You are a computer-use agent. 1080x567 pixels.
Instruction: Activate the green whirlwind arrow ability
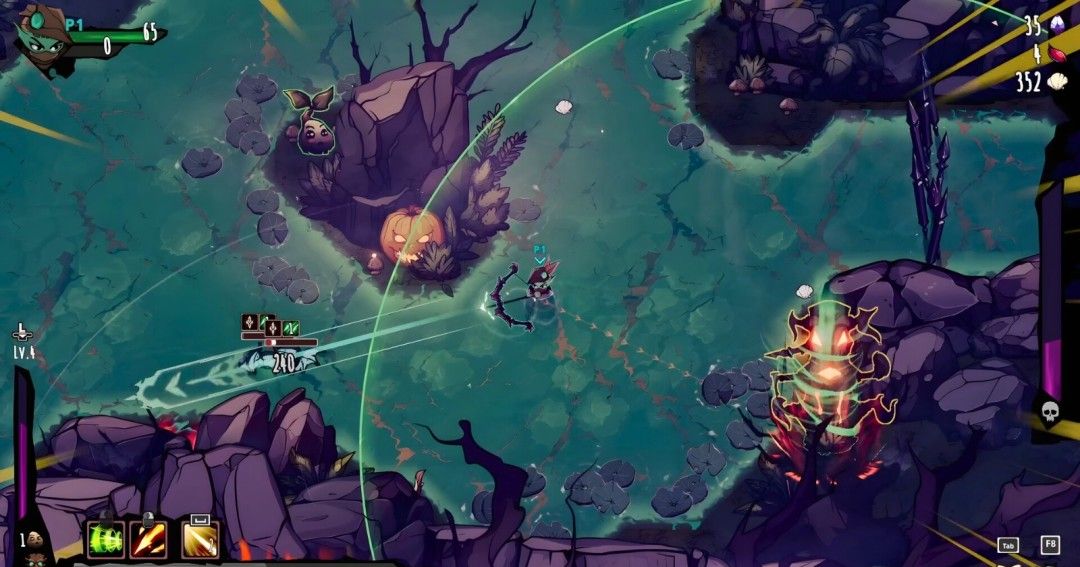tap(106, 540)
